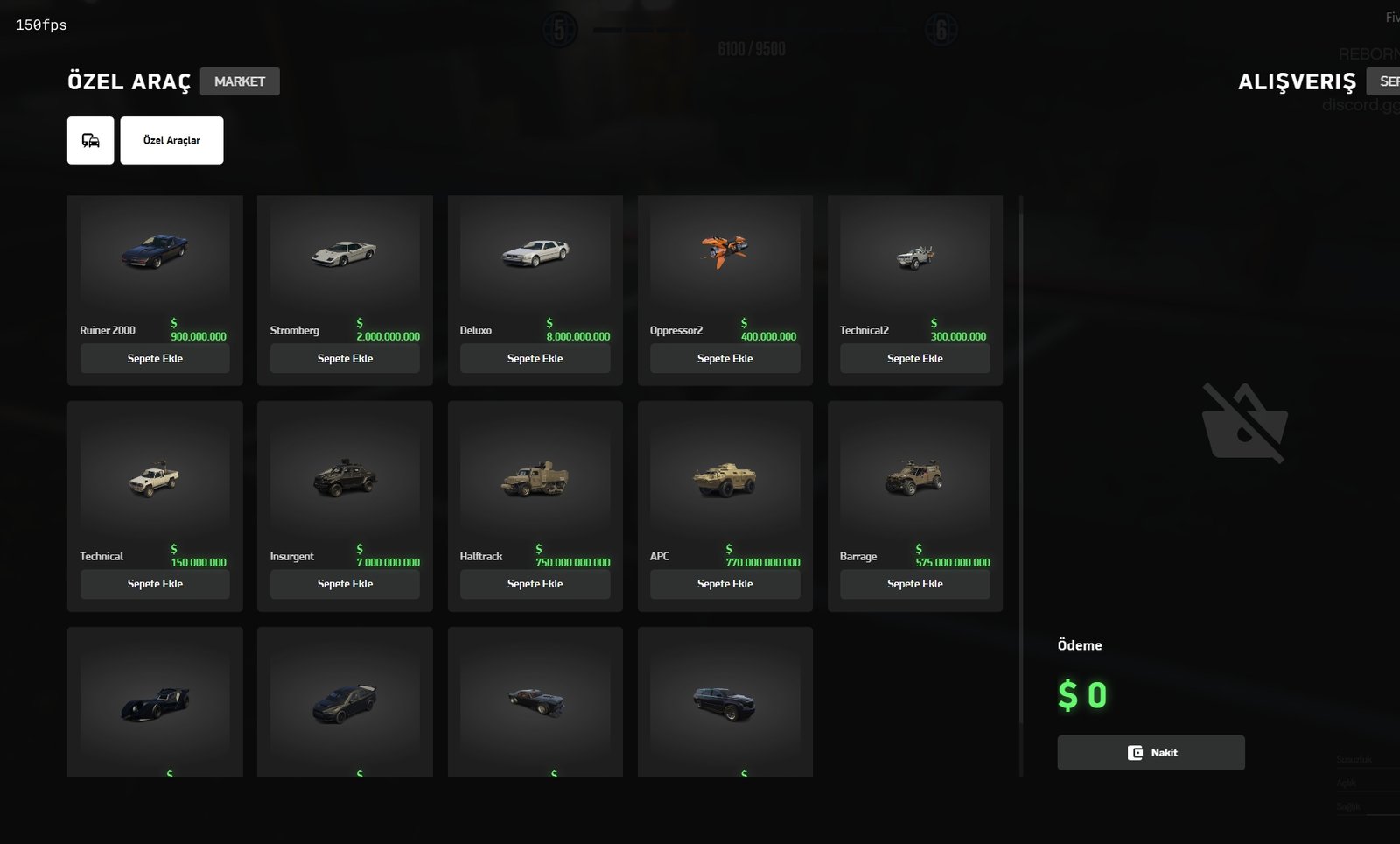This screenshot has height=844, width=1400.
Task: Select the Özel Araçlar category tab
Action: pos(171,140)
